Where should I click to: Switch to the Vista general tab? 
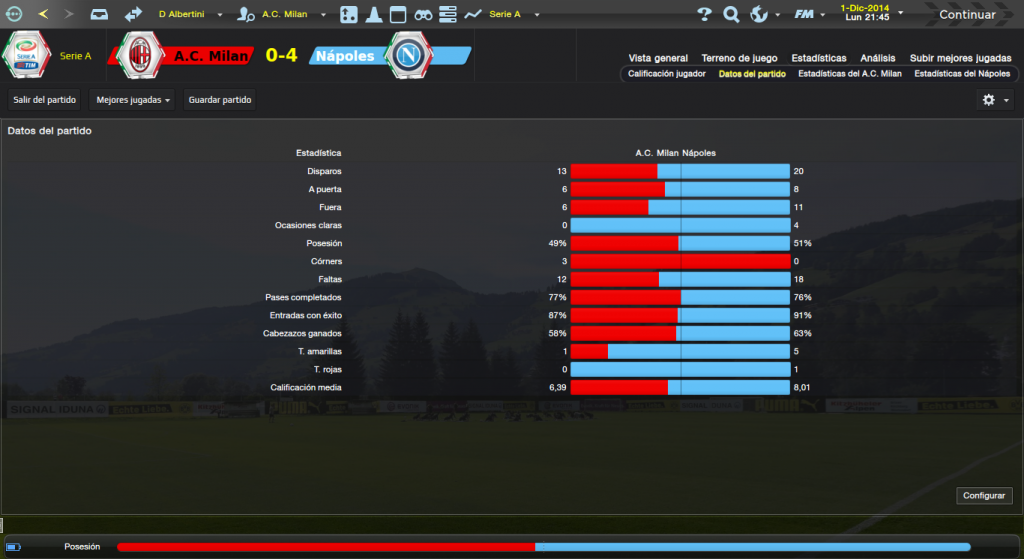tap(658, 58)
